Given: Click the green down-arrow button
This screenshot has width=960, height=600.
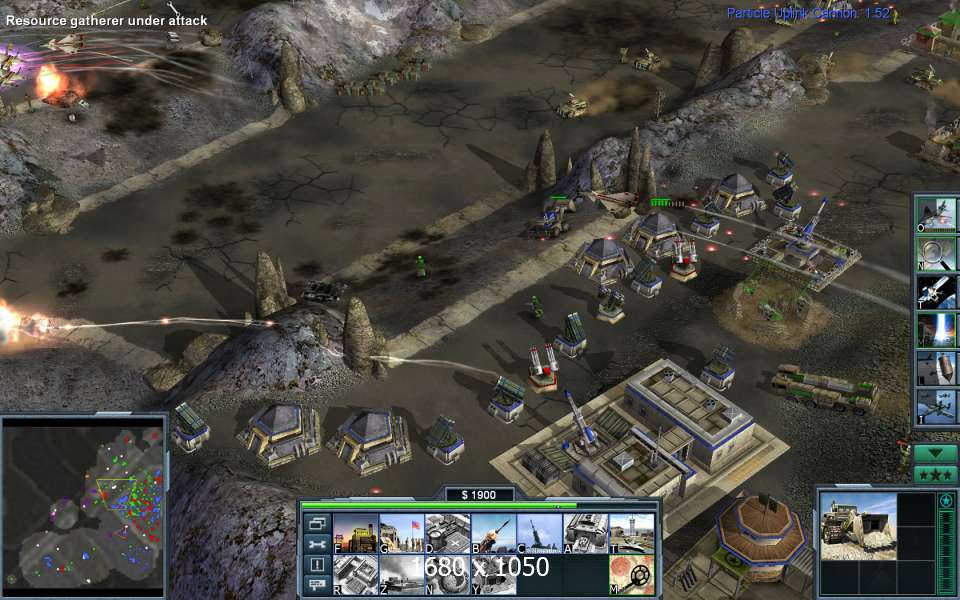Looking at the screenshot, I should [x=935, y=453].
